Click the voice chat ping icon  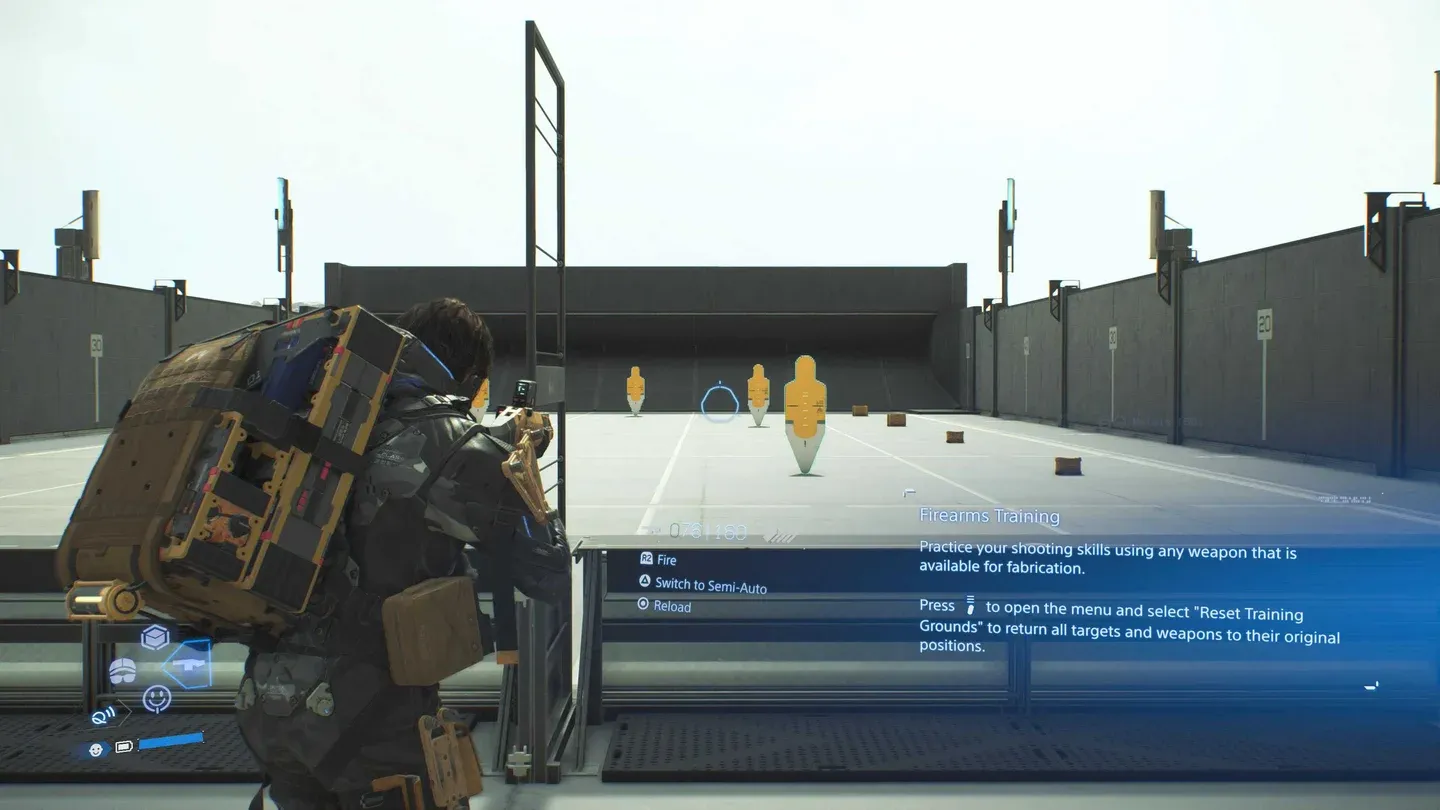click(x=102, y=714)
